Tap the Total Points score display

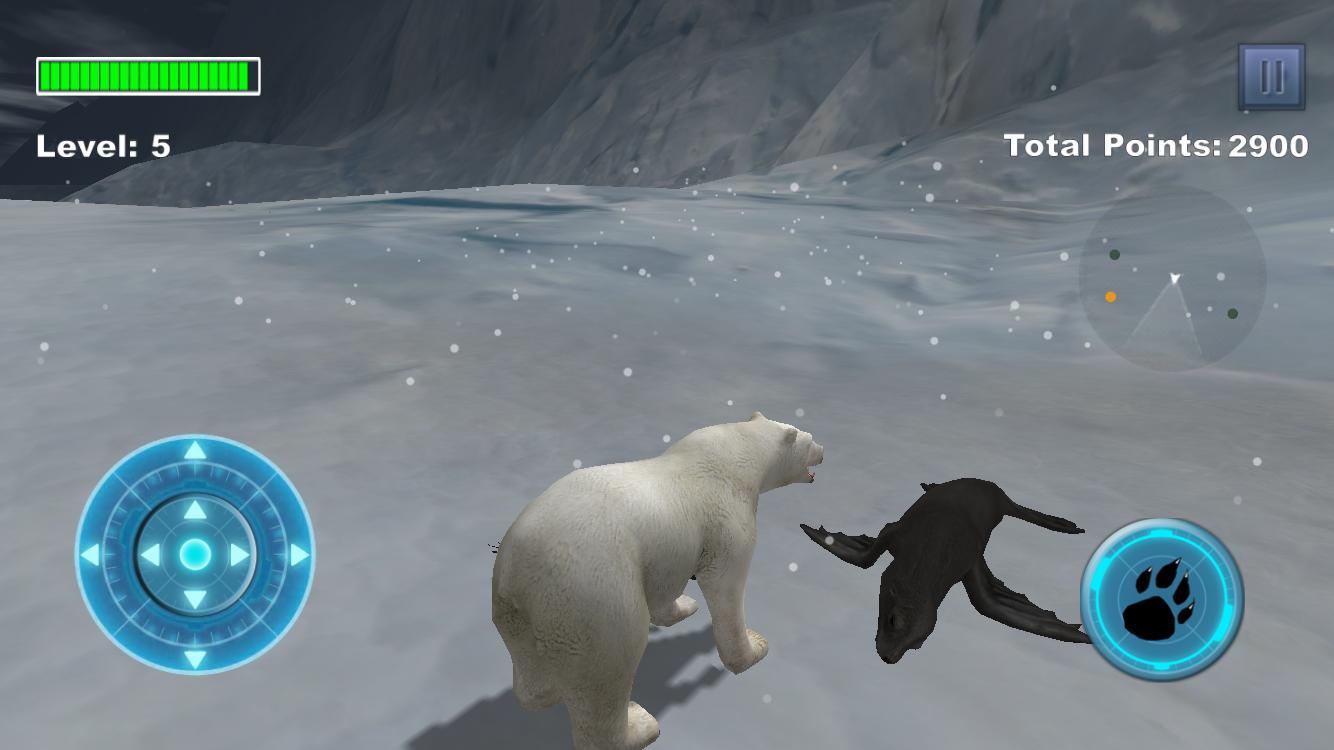[1155, 146]
